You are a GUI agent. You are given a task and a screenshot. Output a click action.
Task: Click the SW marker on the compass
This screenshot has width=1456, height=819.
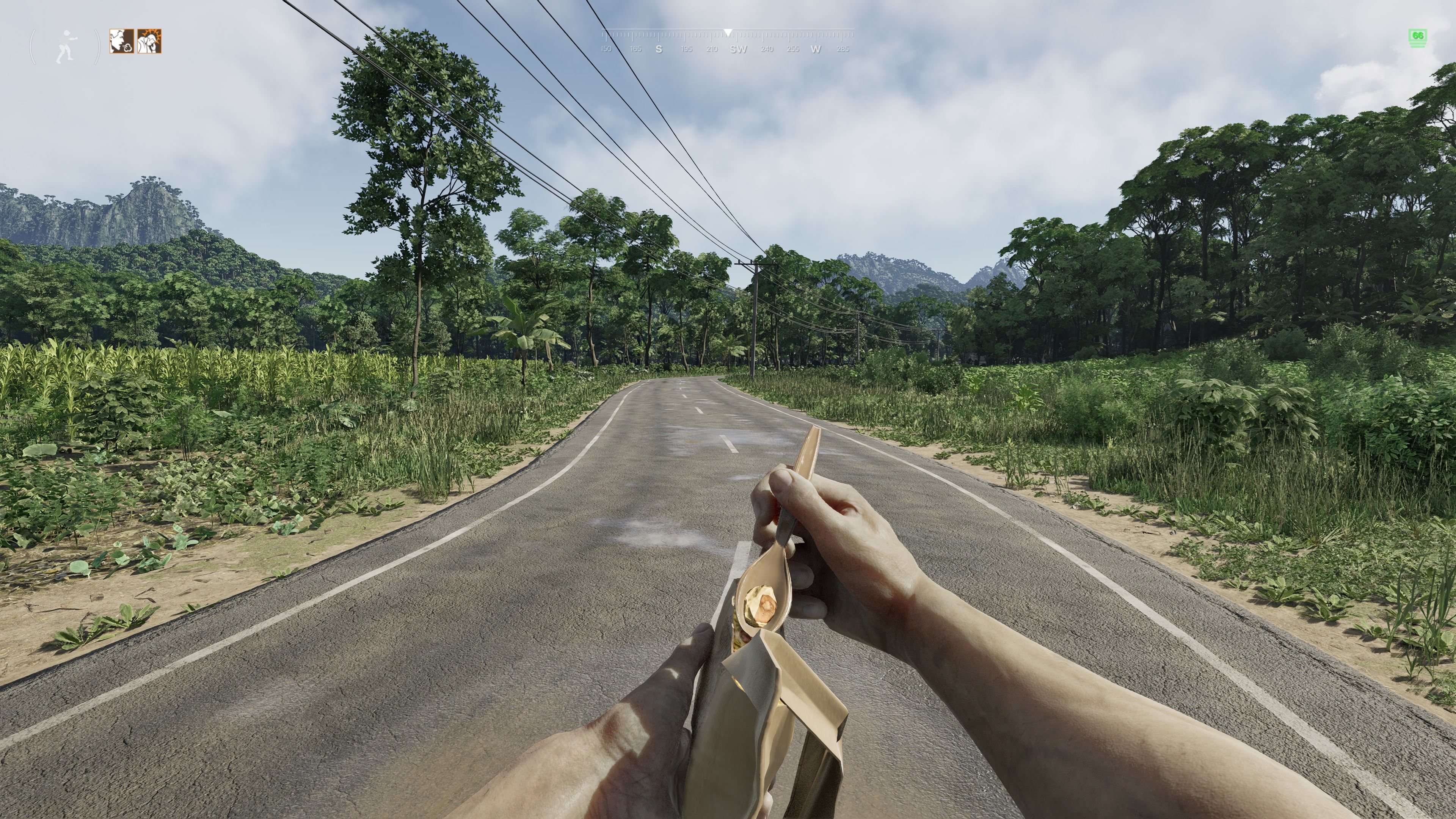[738, 49]
